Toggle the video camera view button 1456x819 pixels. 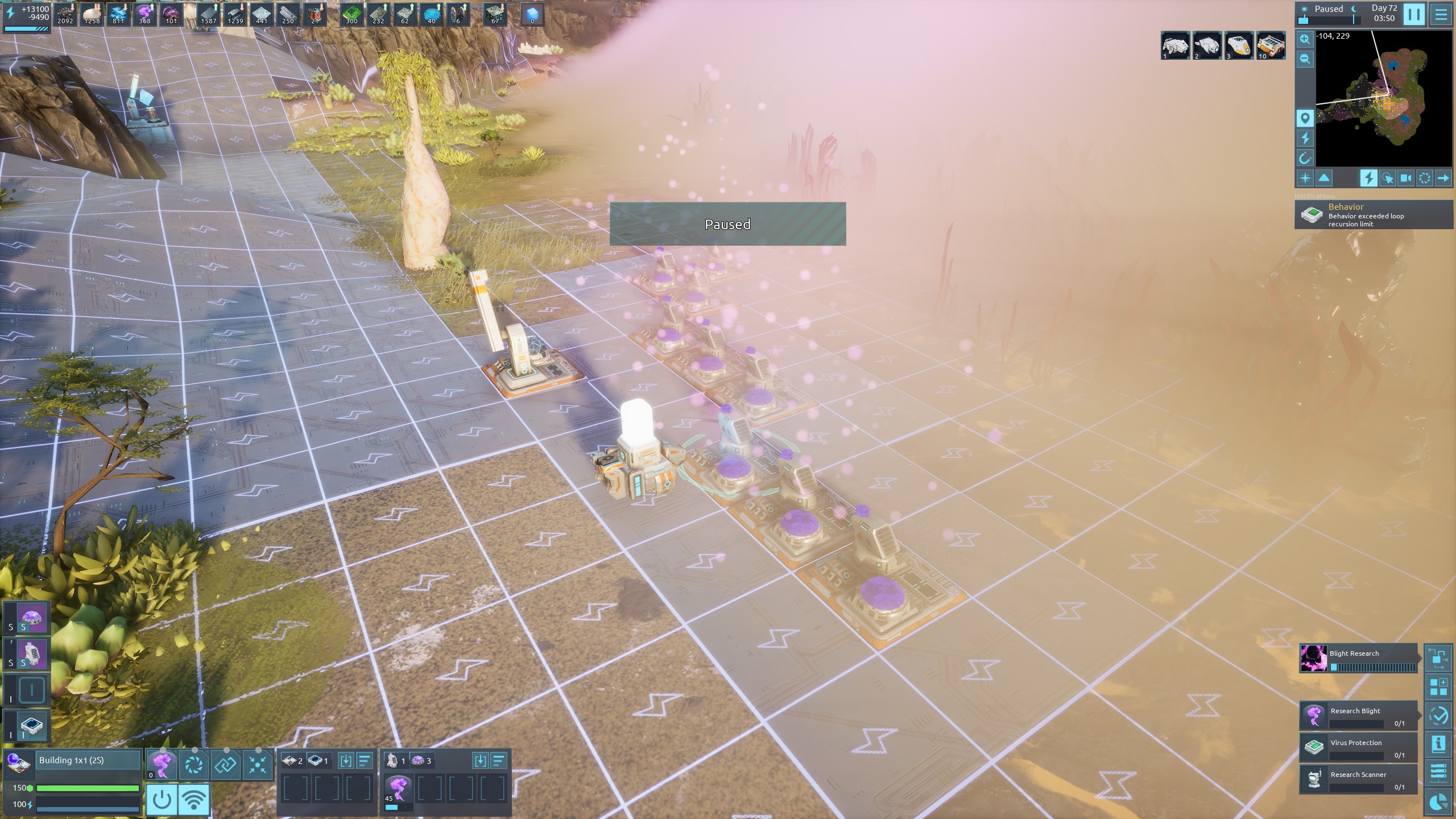coord(1405,178)
